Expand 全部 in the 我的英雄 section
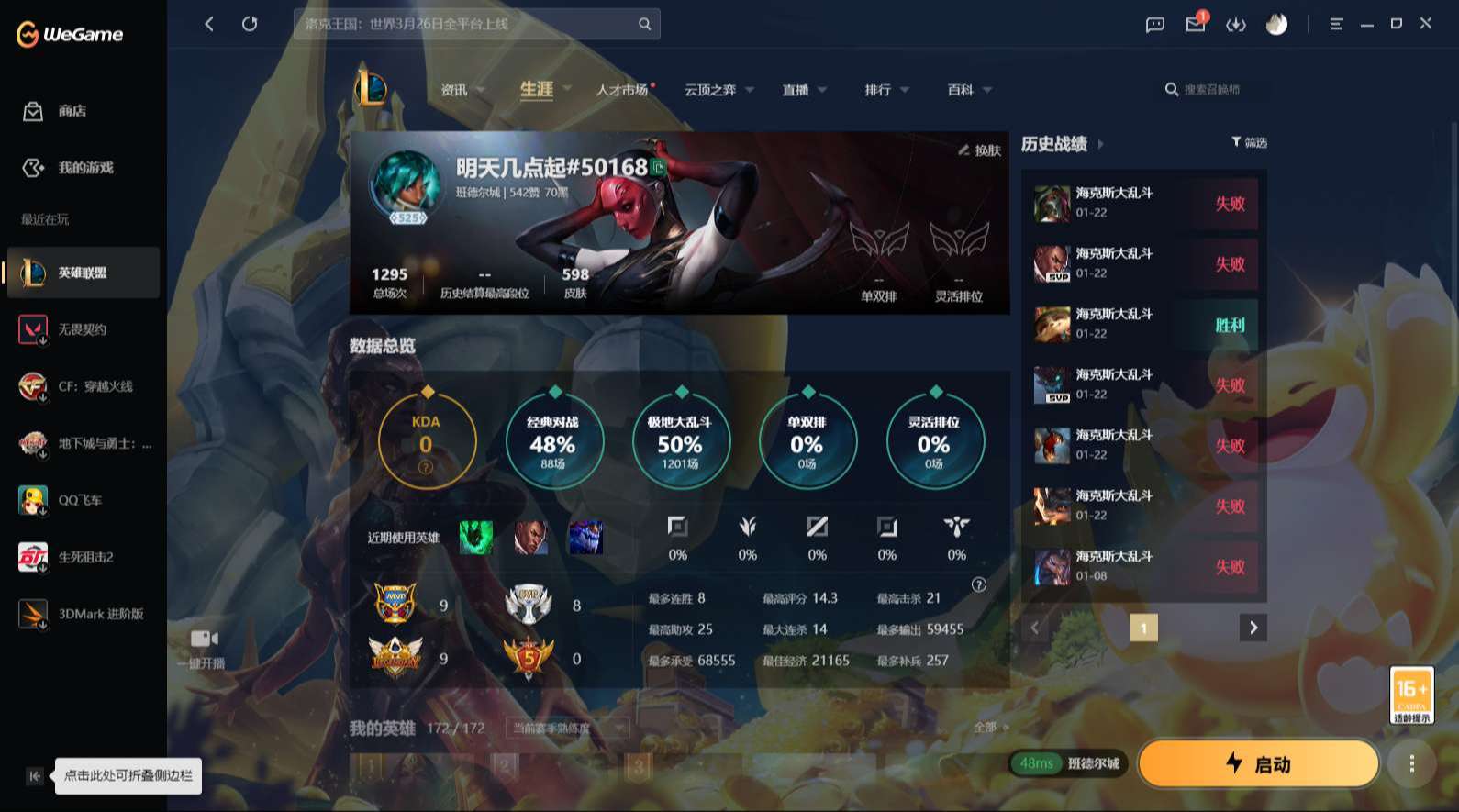The height and width of the screenshot is (812, 1459). (x=989, y=725)
